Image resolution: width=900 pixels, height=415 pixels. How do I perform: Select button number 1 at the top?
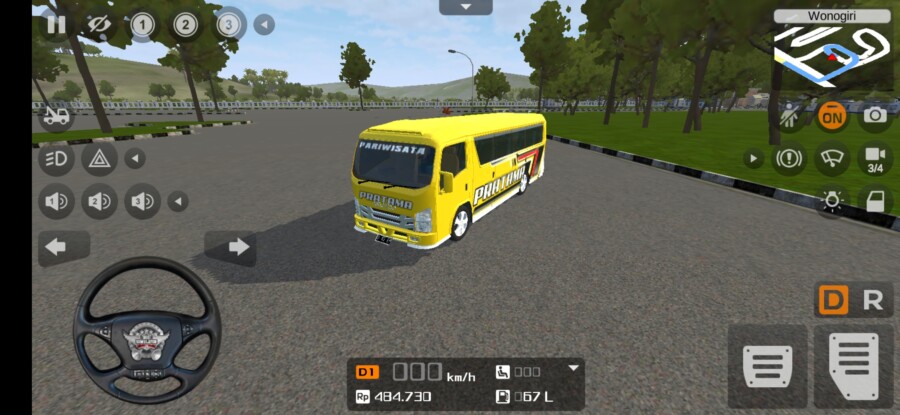(142, 25)
